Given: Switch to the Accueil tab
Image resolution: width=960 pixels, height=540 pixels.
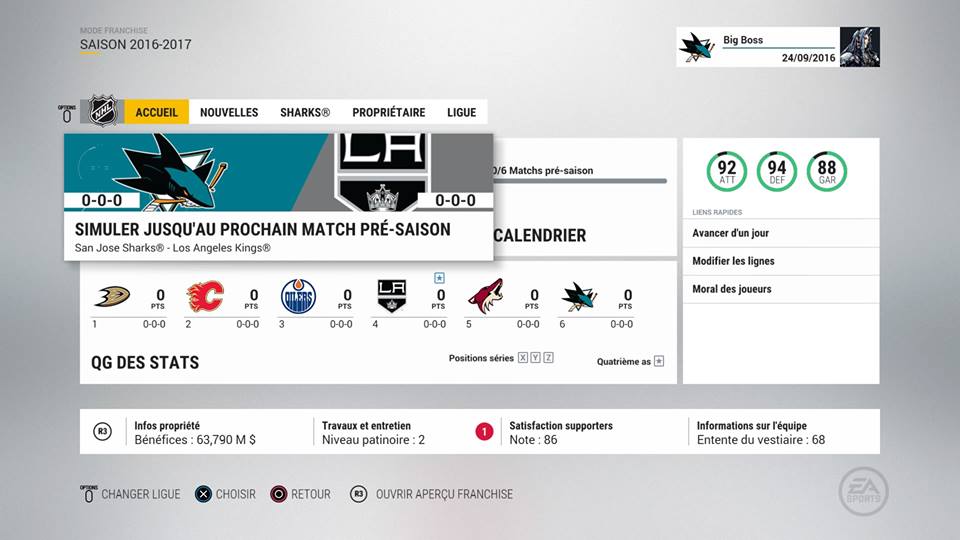Looking at the screenshot, I should (x=156, y=112).
